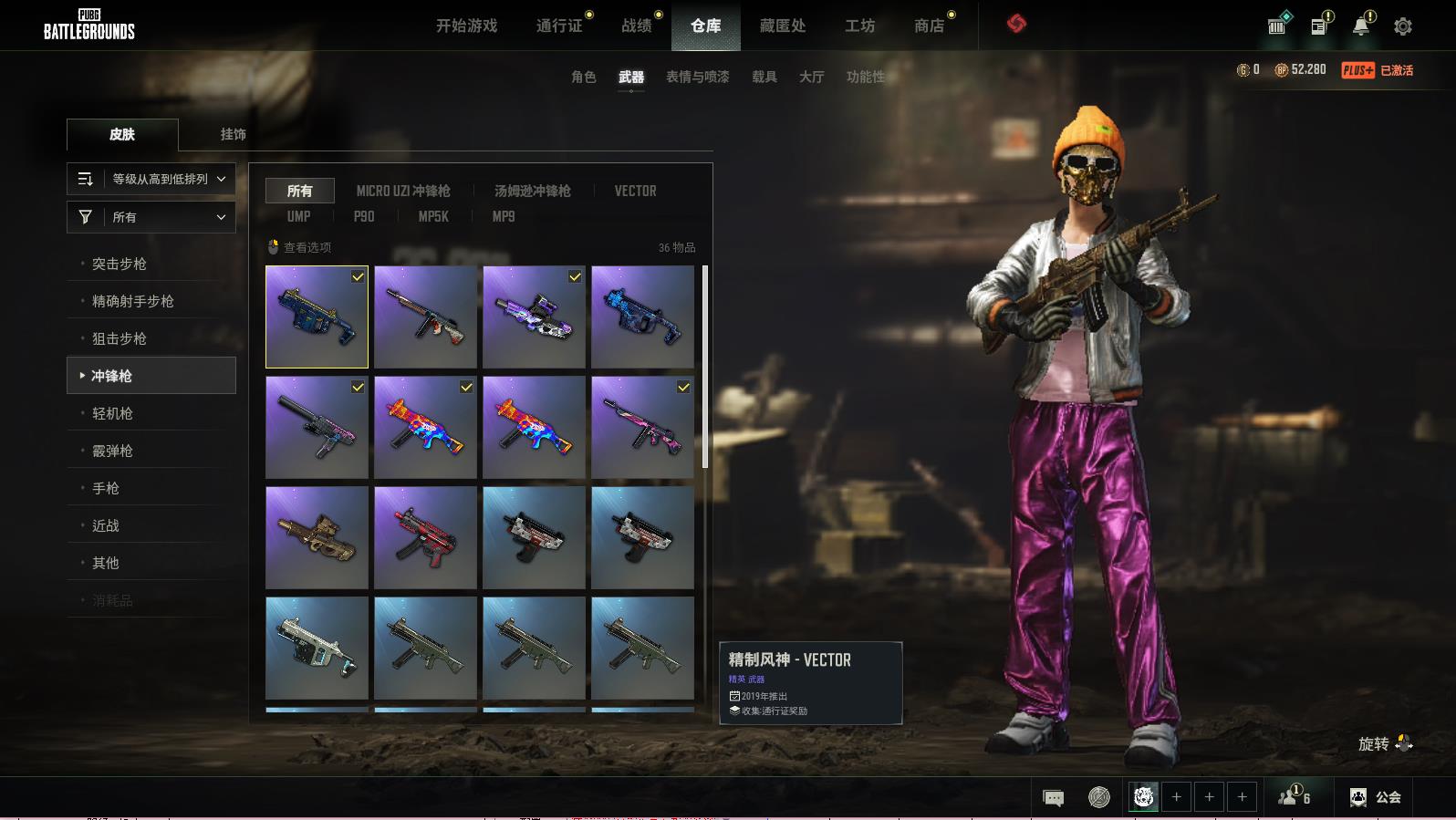Select the 角色 character sub-tab
This screenshot has width=1456, height=820.
(583, 77)
